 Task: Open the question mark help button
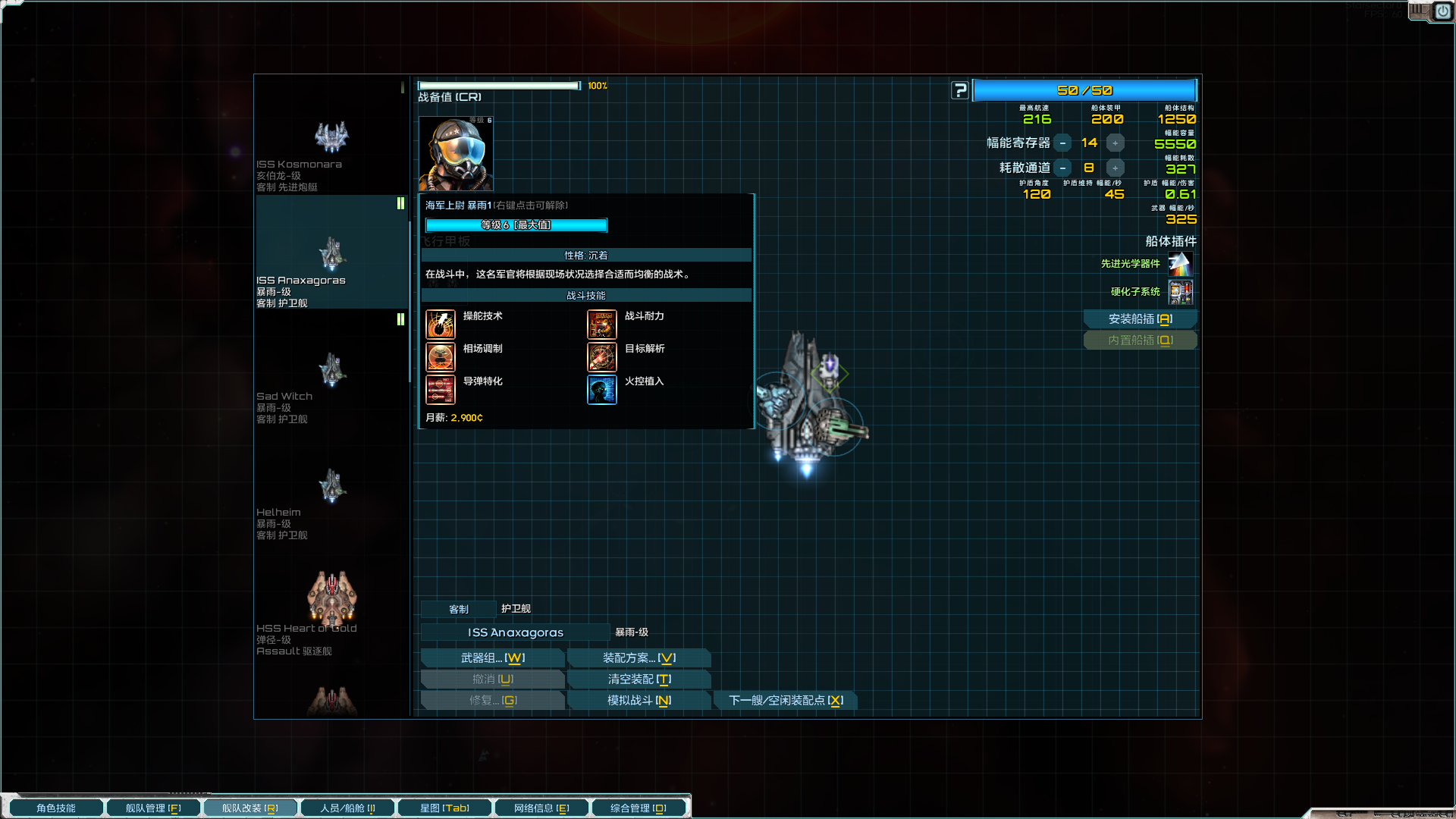[x=960, y=91]
